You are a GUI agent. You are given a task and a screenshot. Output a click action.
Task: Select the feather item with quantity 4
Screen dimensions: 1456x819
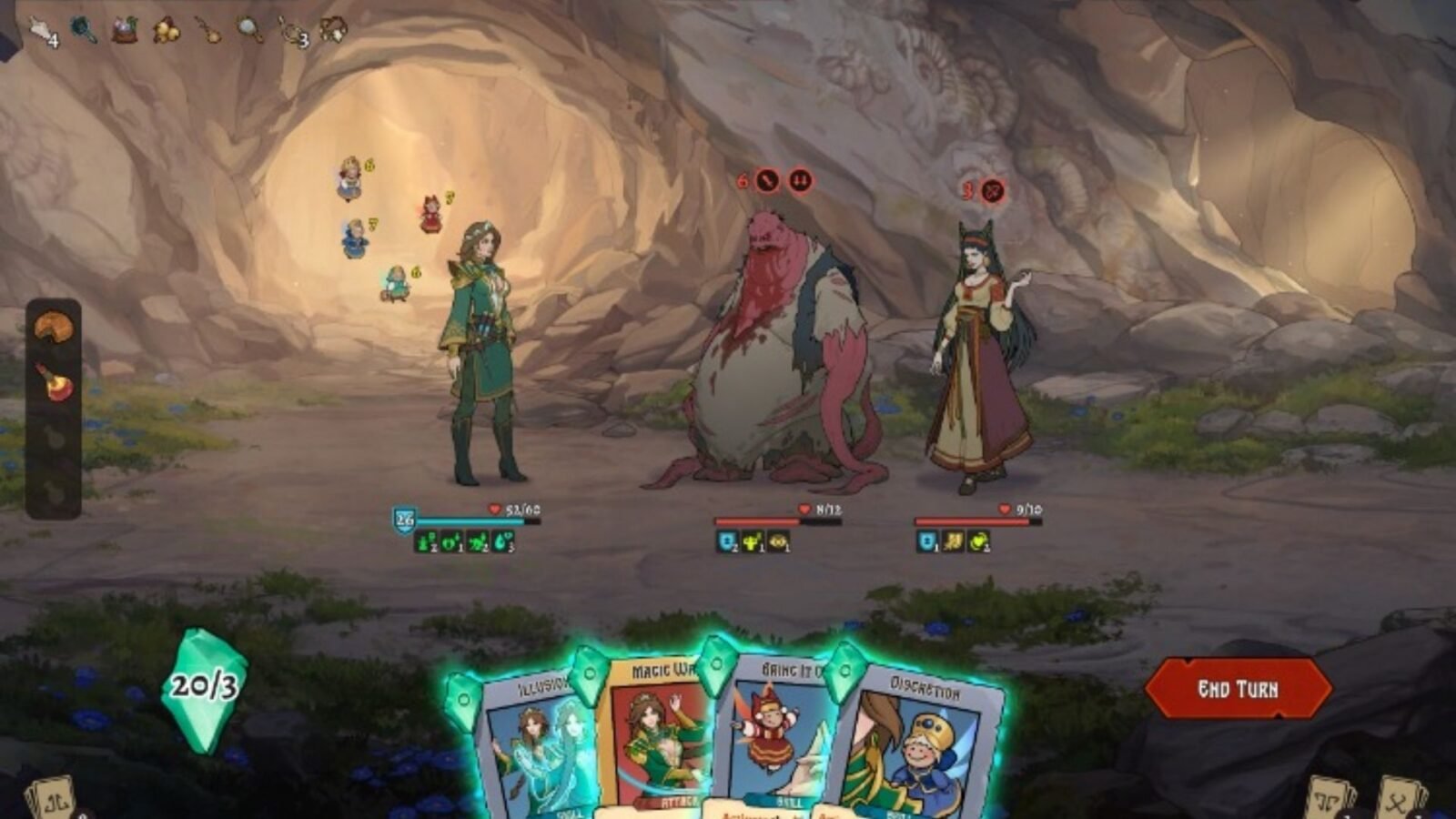coord(41,30)
